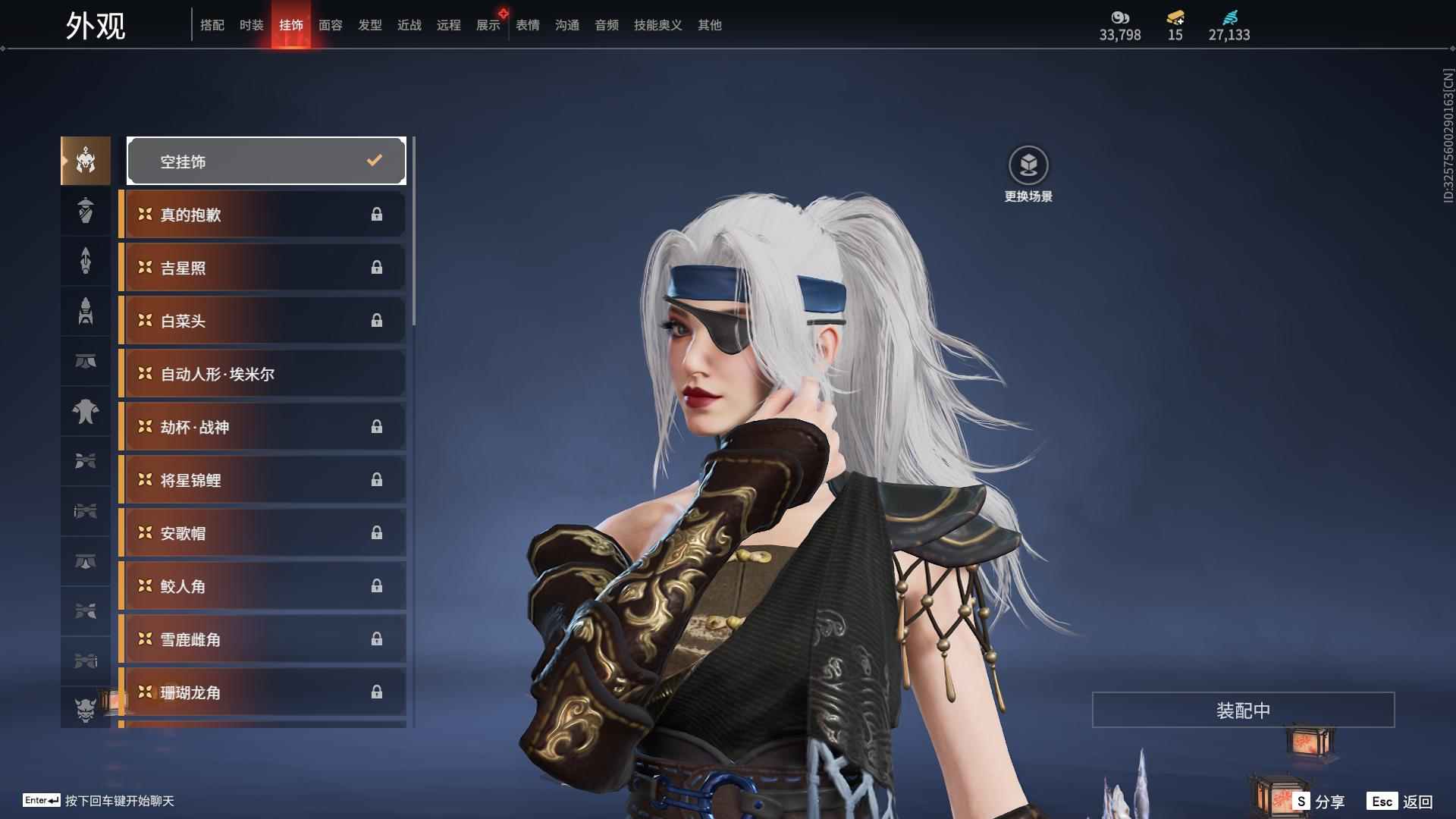
Task: Click the 装配中 button
Action: click(1243, 710)
